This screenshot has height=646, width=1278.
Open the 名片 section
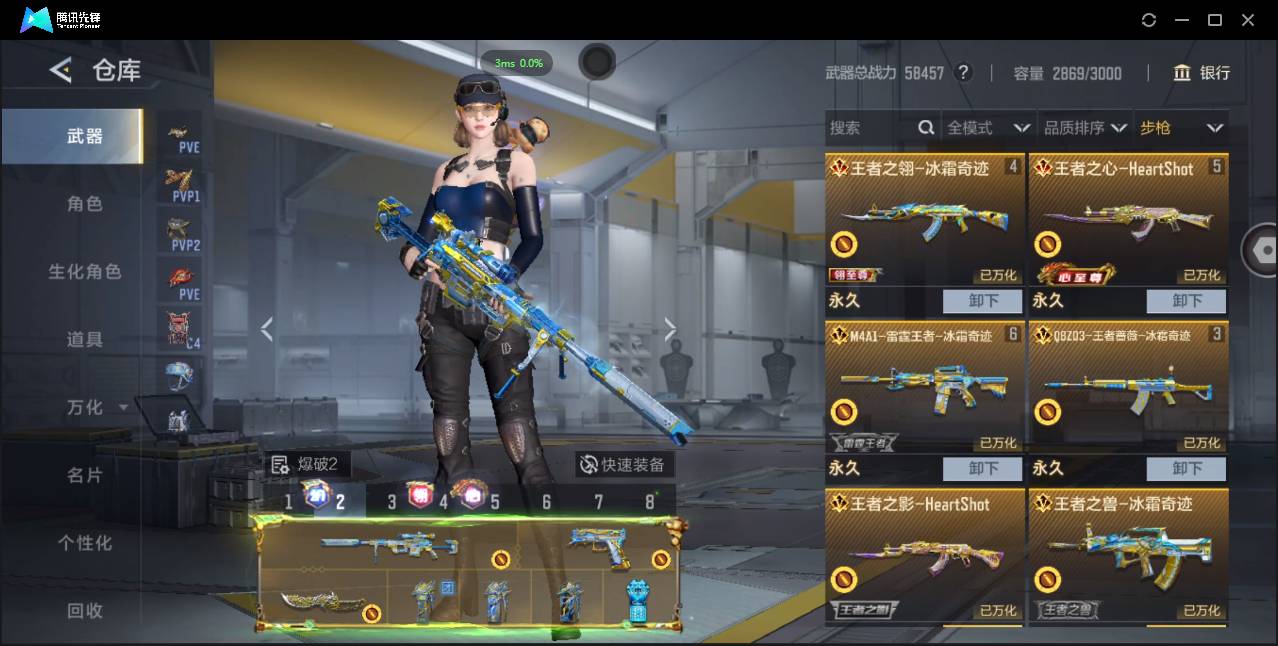[85, 475]
